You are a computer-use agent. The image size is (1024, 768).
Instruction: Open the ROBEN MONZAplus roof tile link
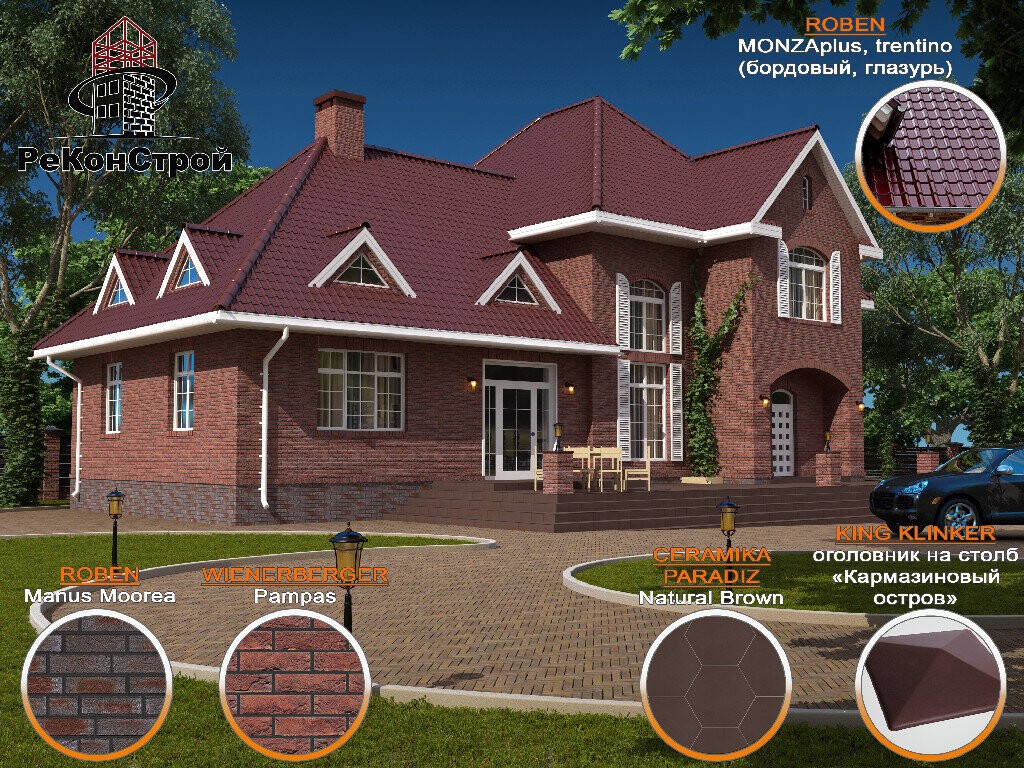tap(845, 24)
